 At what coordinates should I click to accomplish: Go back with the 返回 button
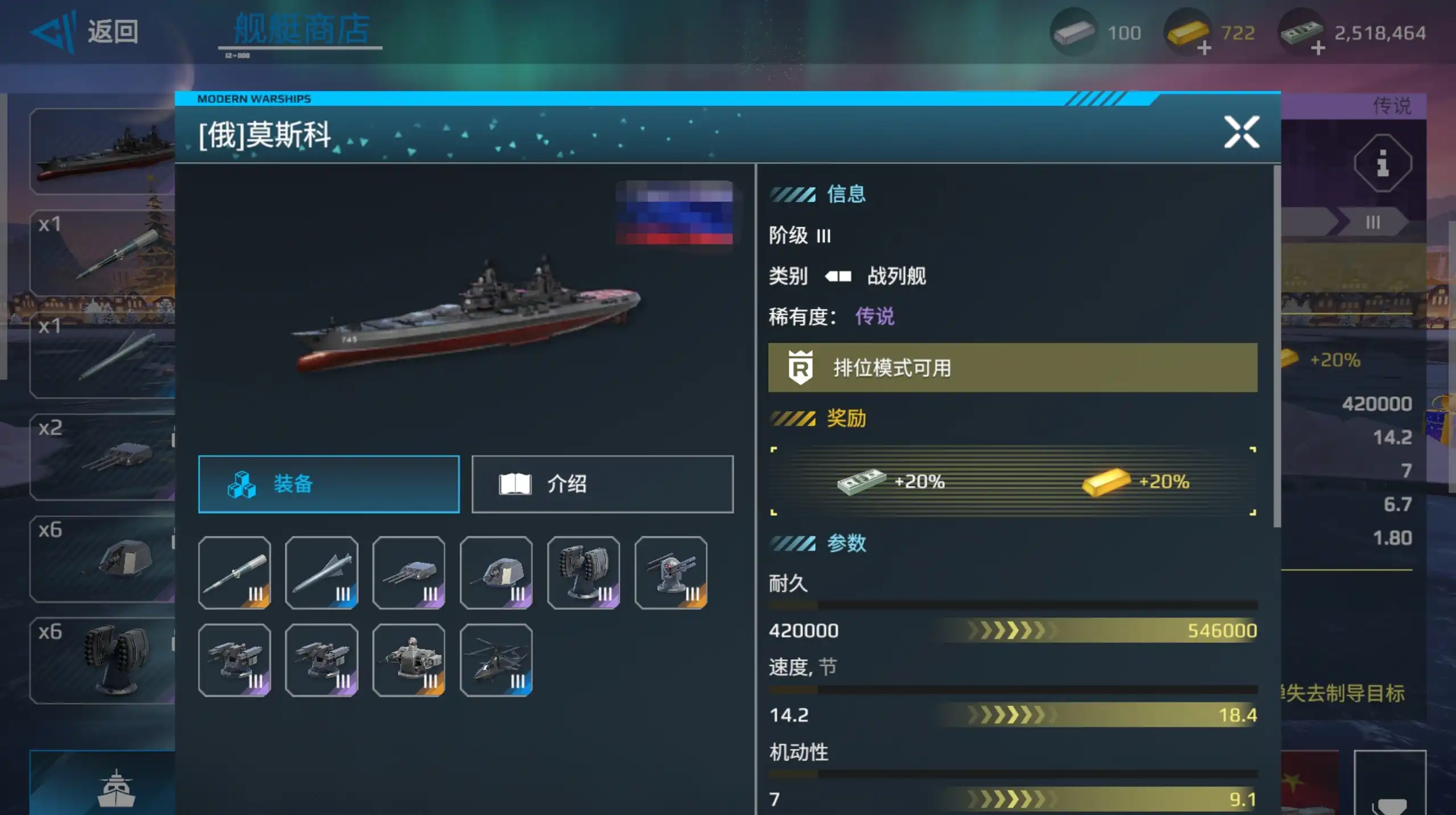(85, 32)
